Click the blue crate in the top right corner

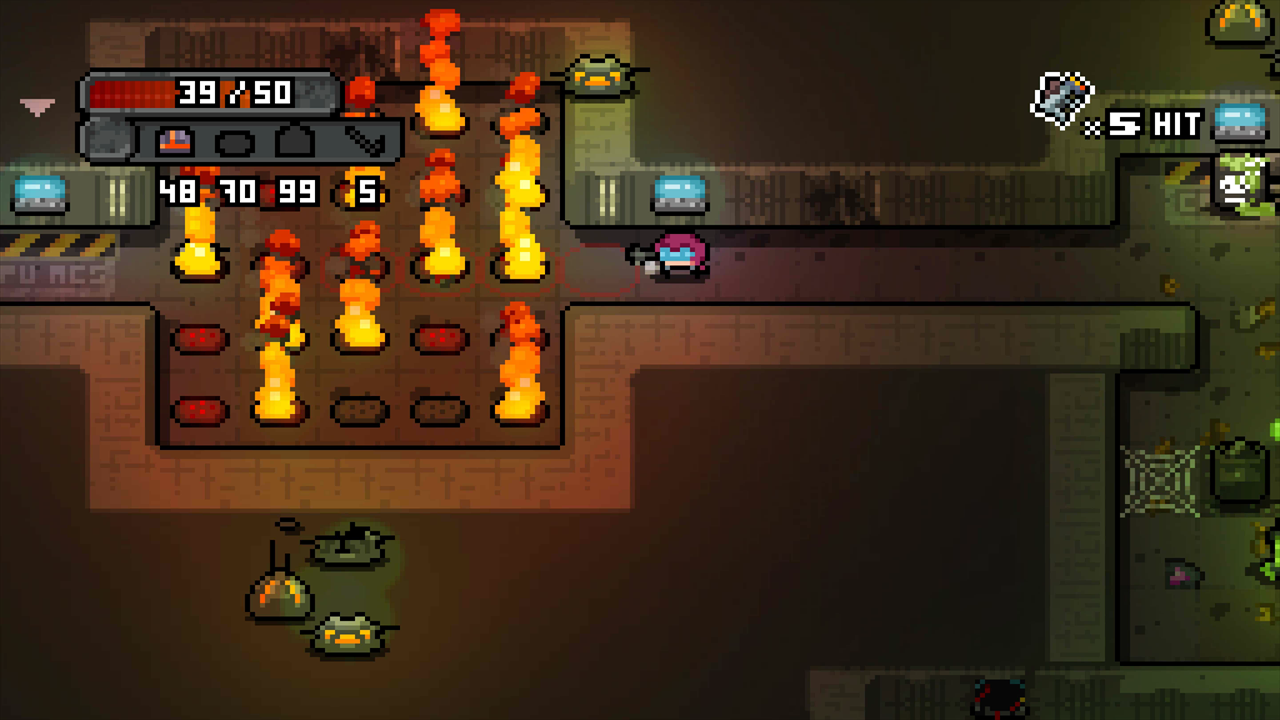(1242, 124)
